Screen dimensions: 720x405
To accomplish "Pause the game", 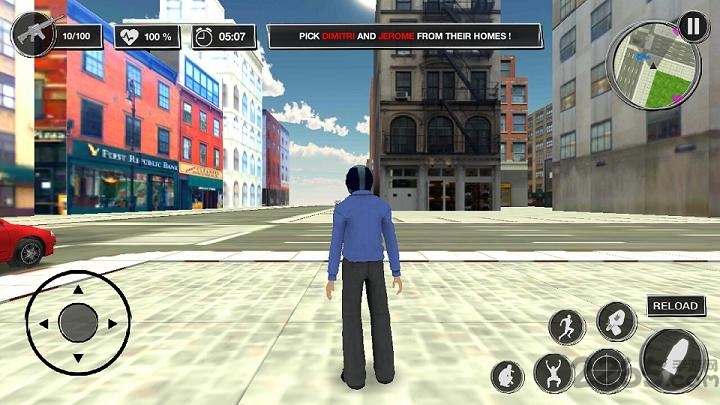I will tap(692, 24).
